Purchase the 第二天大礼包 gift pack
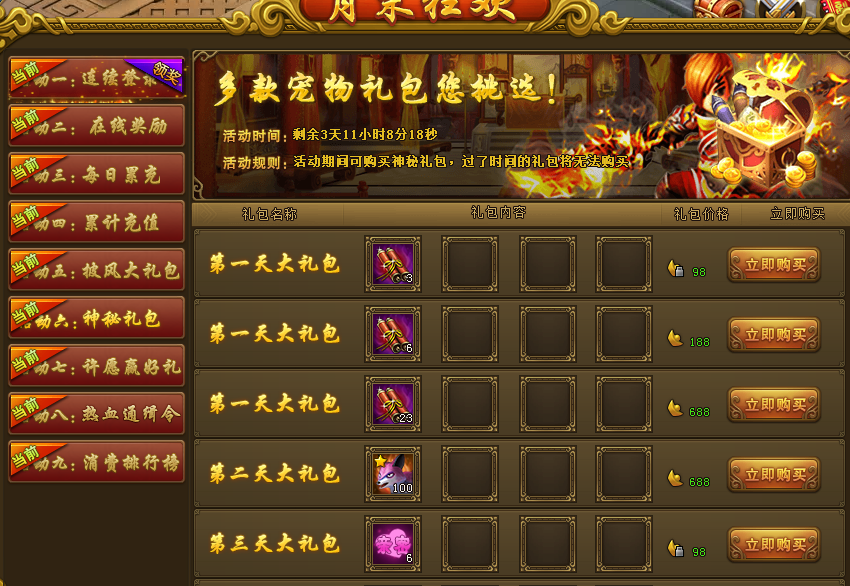Screen dimensions: 850x586 coord(773,475)
